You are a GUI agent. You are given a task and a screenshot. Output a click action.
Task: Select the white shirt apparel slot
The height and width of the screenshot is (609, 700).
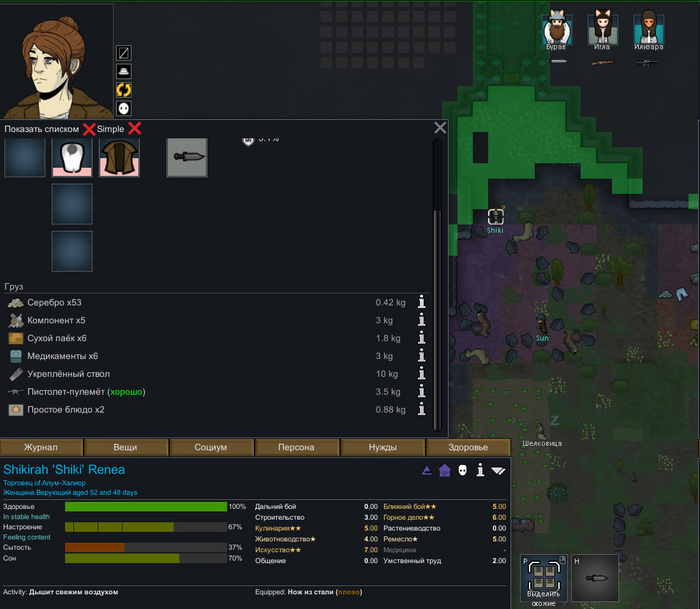point(72,157)
